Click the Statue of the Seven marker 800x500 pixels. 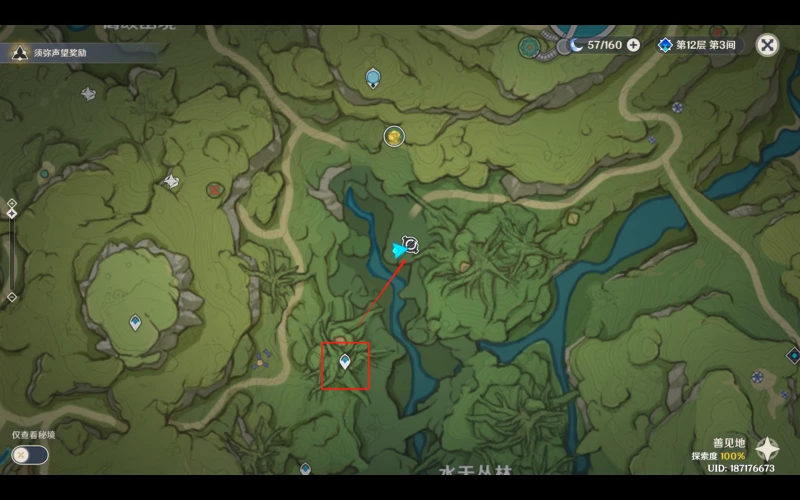tap(373, 77)
